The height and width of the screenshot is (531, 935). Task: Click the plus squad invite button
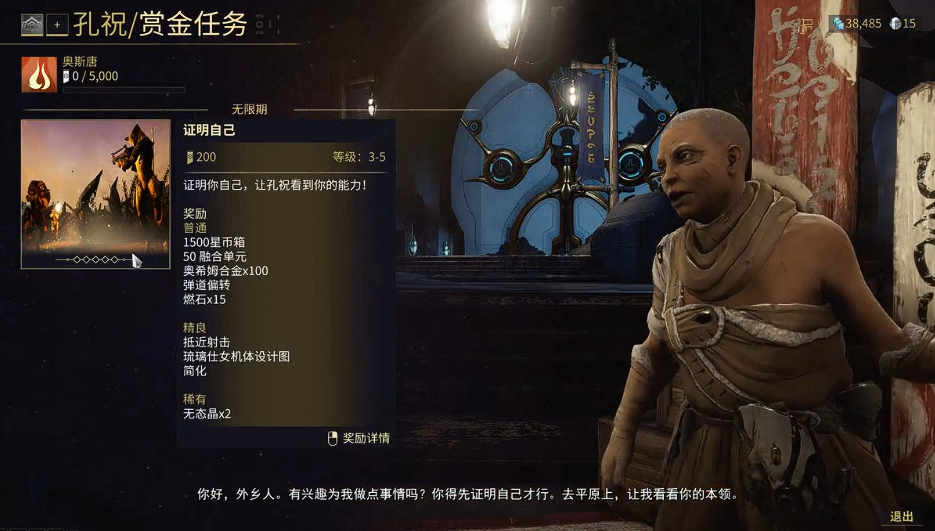coord(56,25)
